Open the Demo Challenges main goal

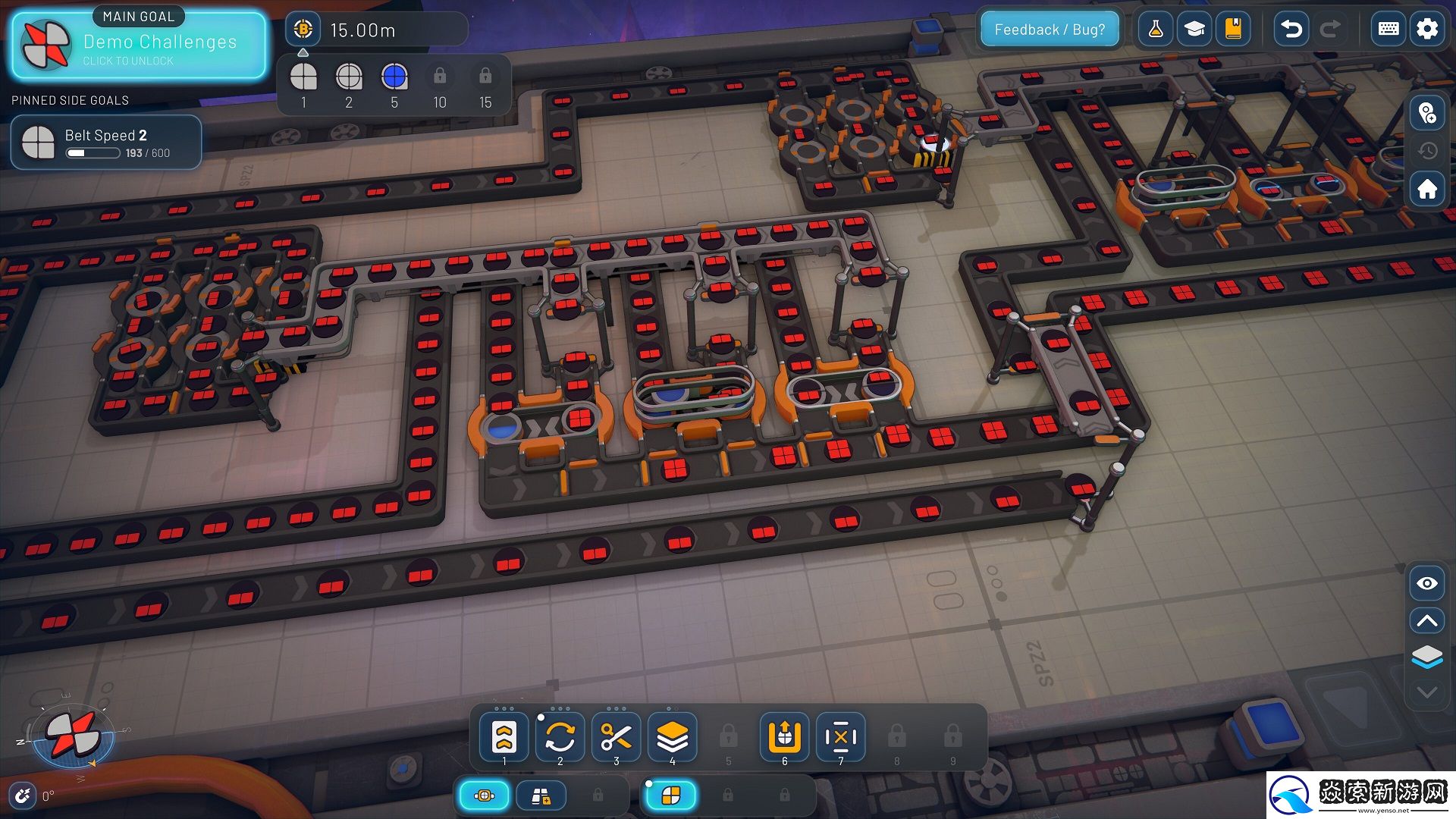point(139,45)
